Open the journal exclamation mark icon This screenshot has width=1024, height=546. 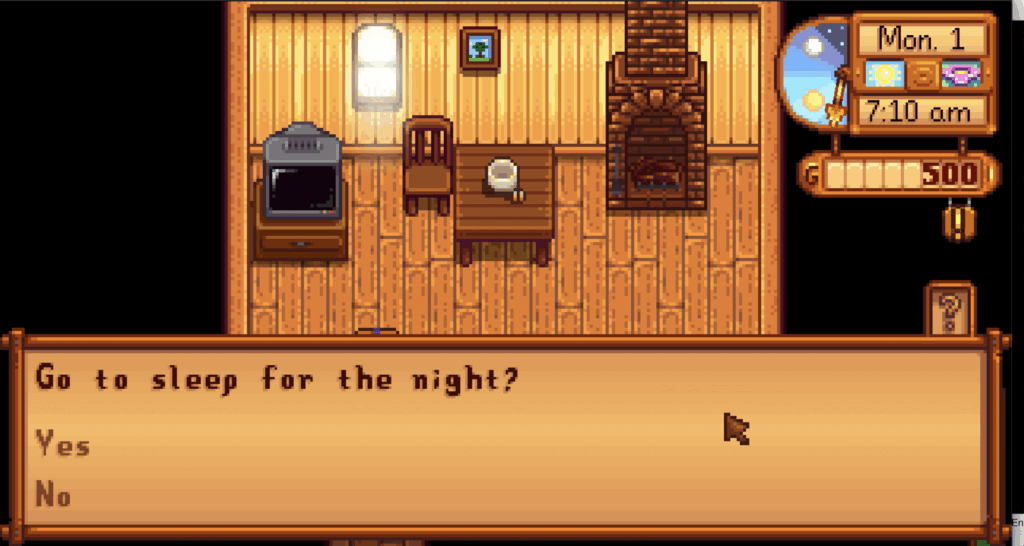959,220
